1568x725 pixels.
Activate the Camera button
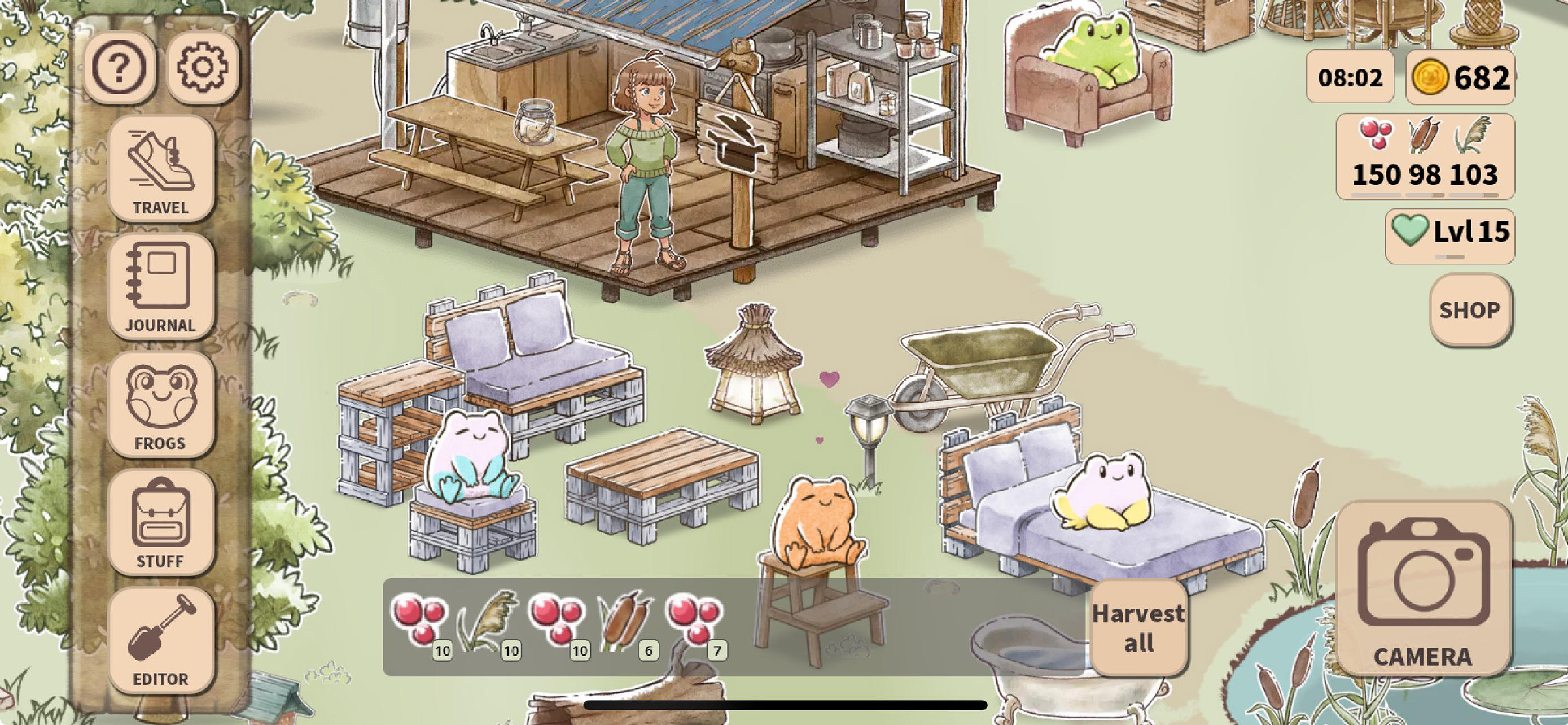point(1423,588)
